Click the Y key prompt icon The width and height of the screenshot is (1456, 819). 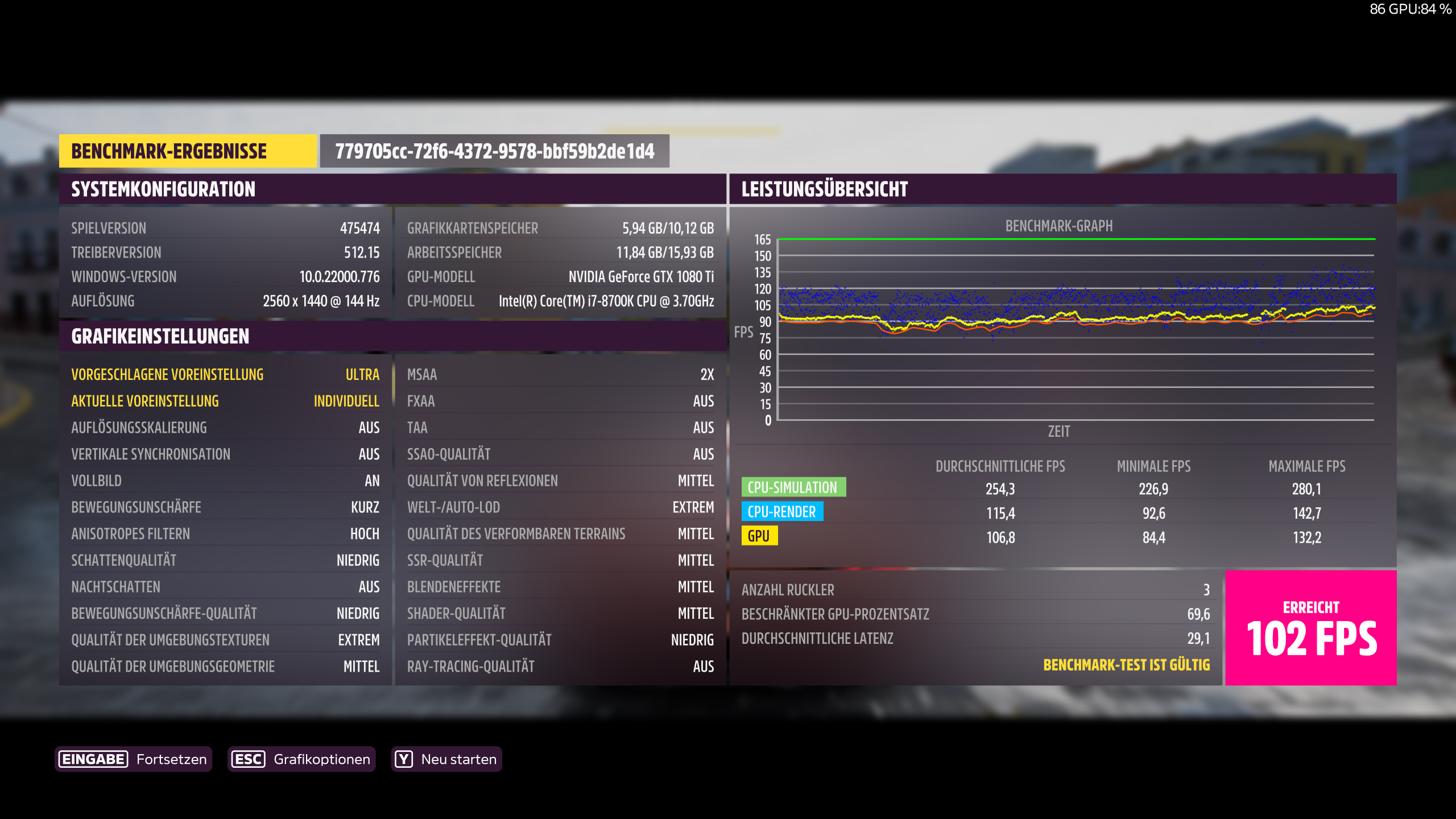[404, 759]
